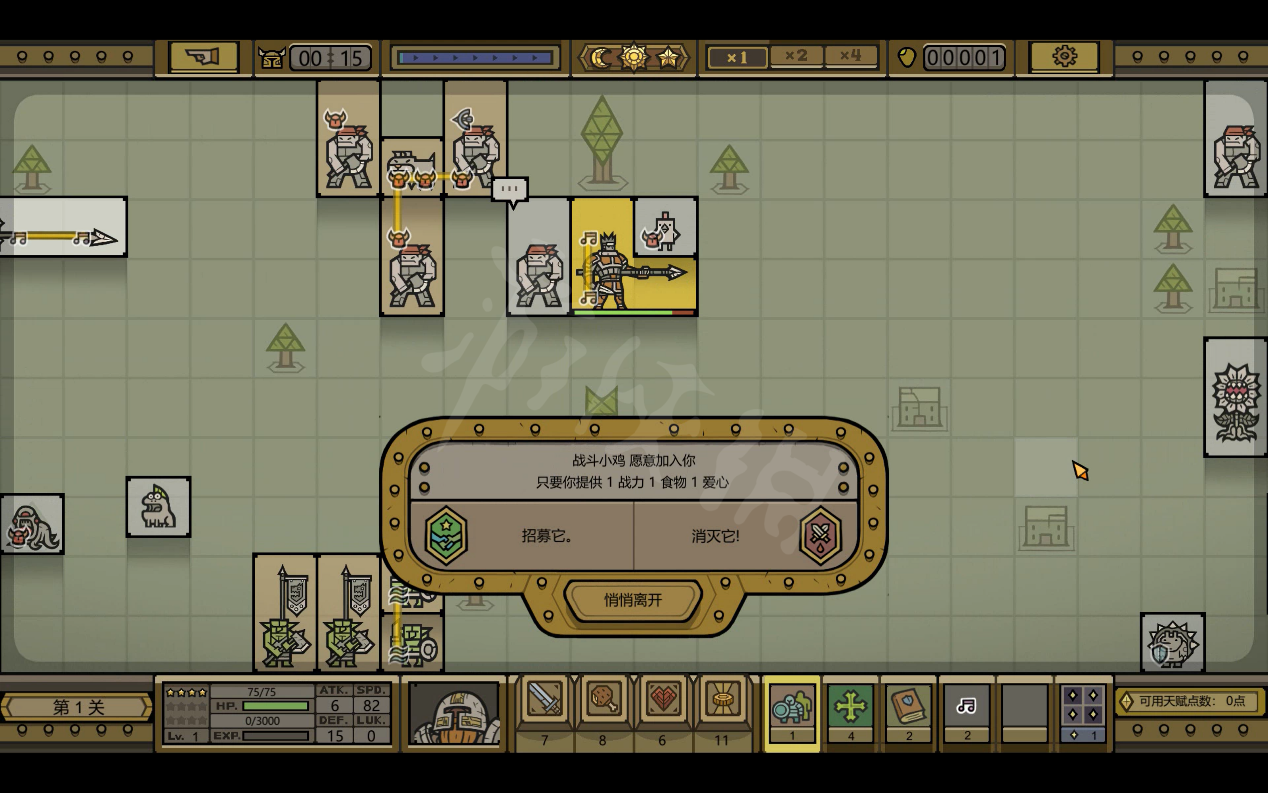Activate the green cross skill slot
This screenshot has width=1268, height=793.
pyautogui.click(x=850, y=710)
